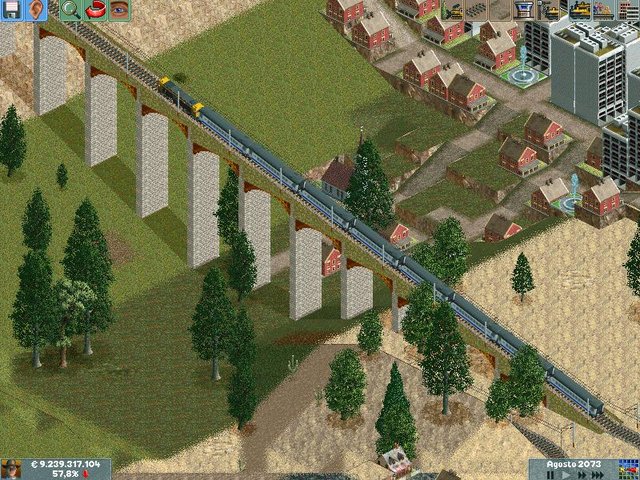Click the magnifying glass zoom tool

coord(70,10)
